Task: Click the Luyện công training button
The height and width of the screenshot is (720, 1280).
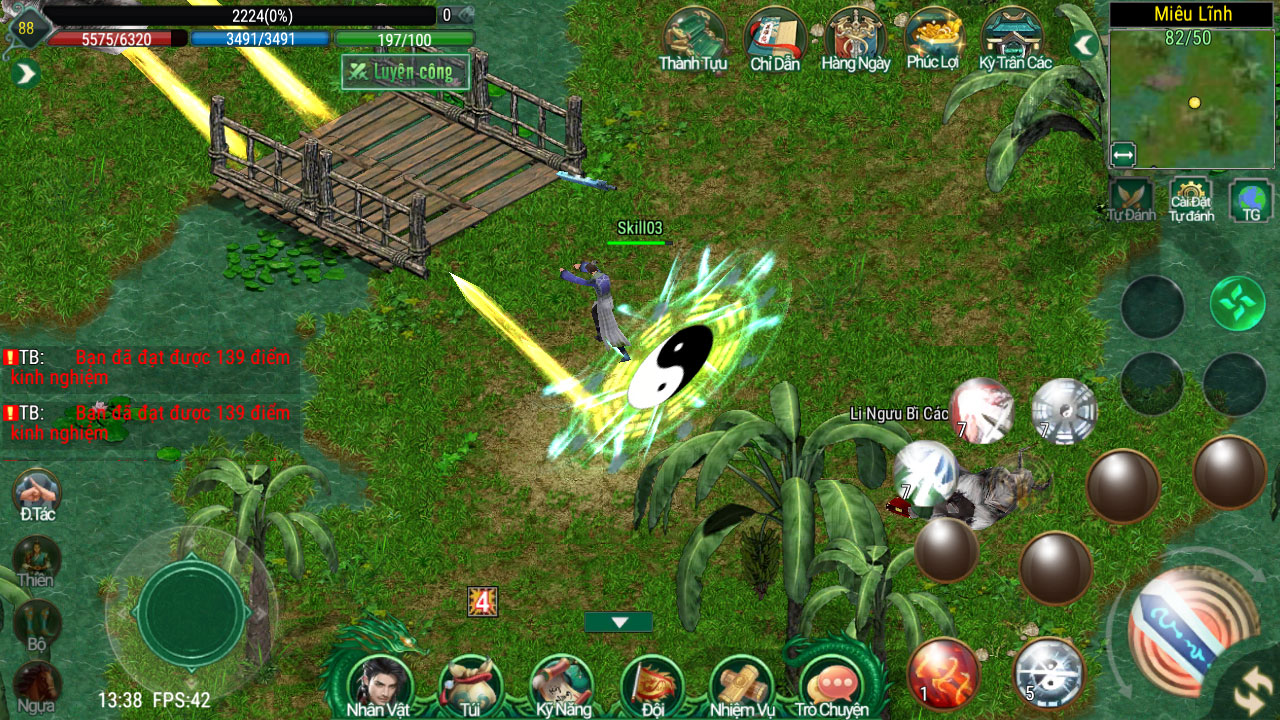Action: (x=405, y=72)
